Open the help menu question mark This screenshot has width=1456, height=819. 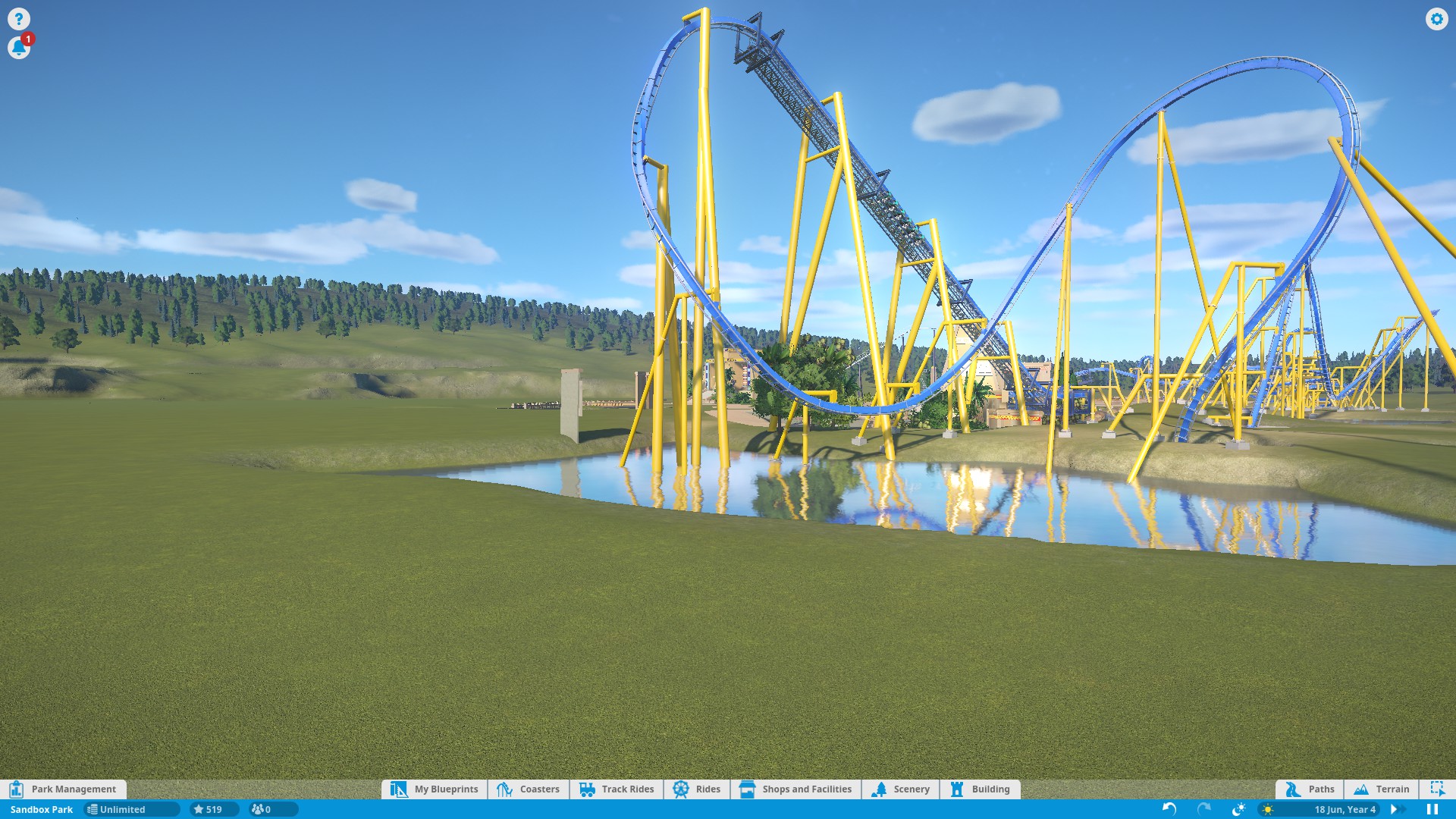click(18, 19)
